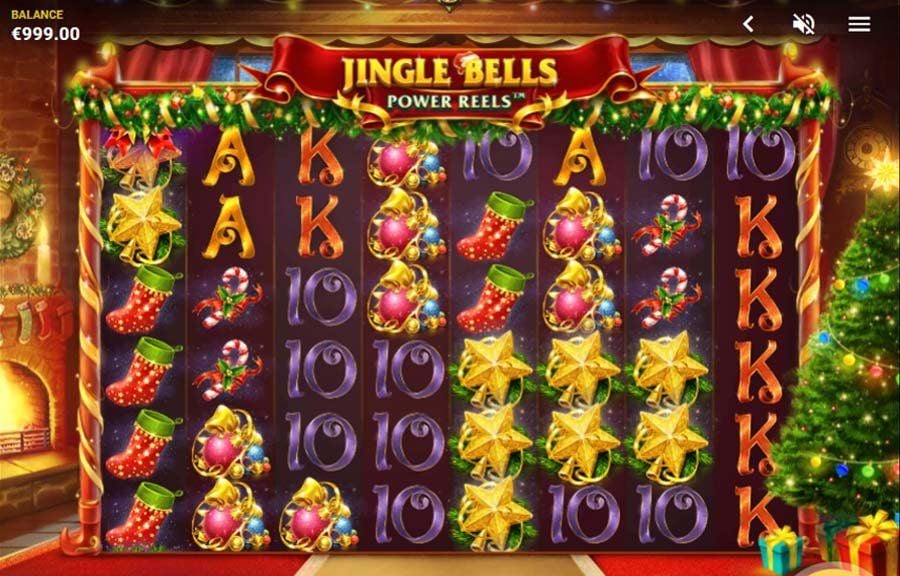Image resolution: width=900 pixels, height=576 pixels.
Task: Go back using the left arrow
Action: pos(748,24)
